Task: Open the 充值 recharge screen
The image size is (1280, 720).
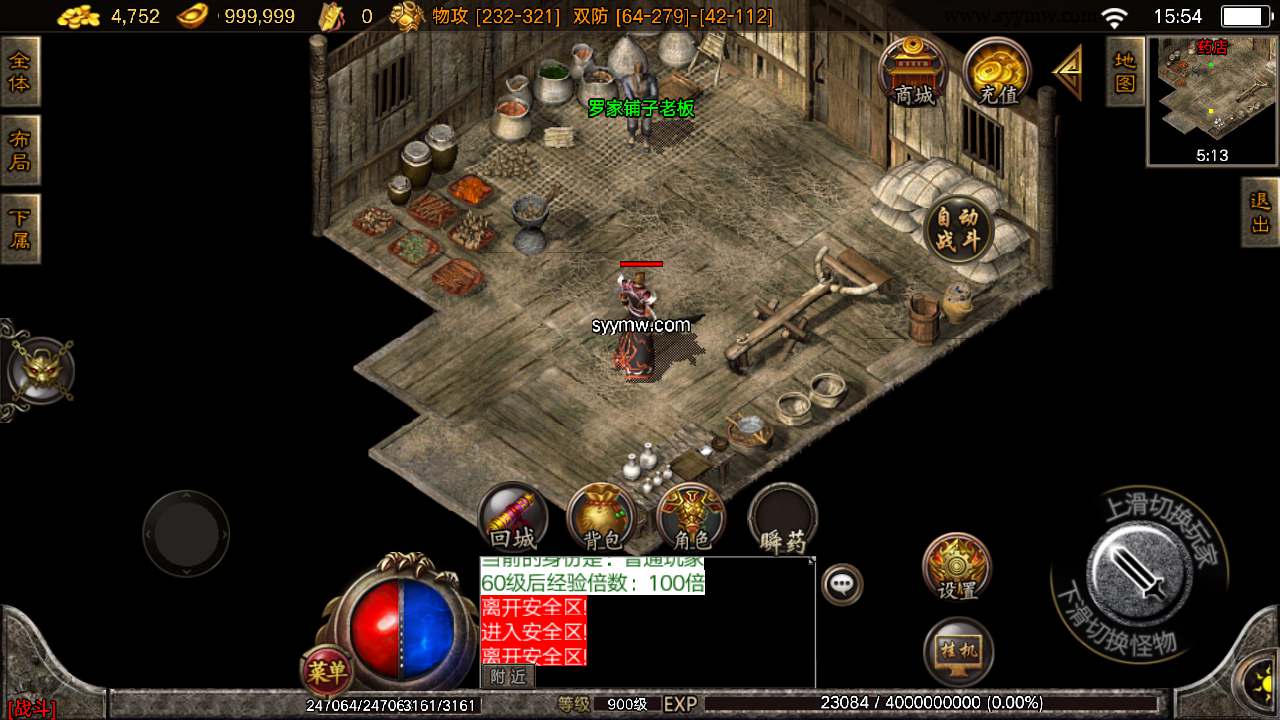Action: [997, 71]
